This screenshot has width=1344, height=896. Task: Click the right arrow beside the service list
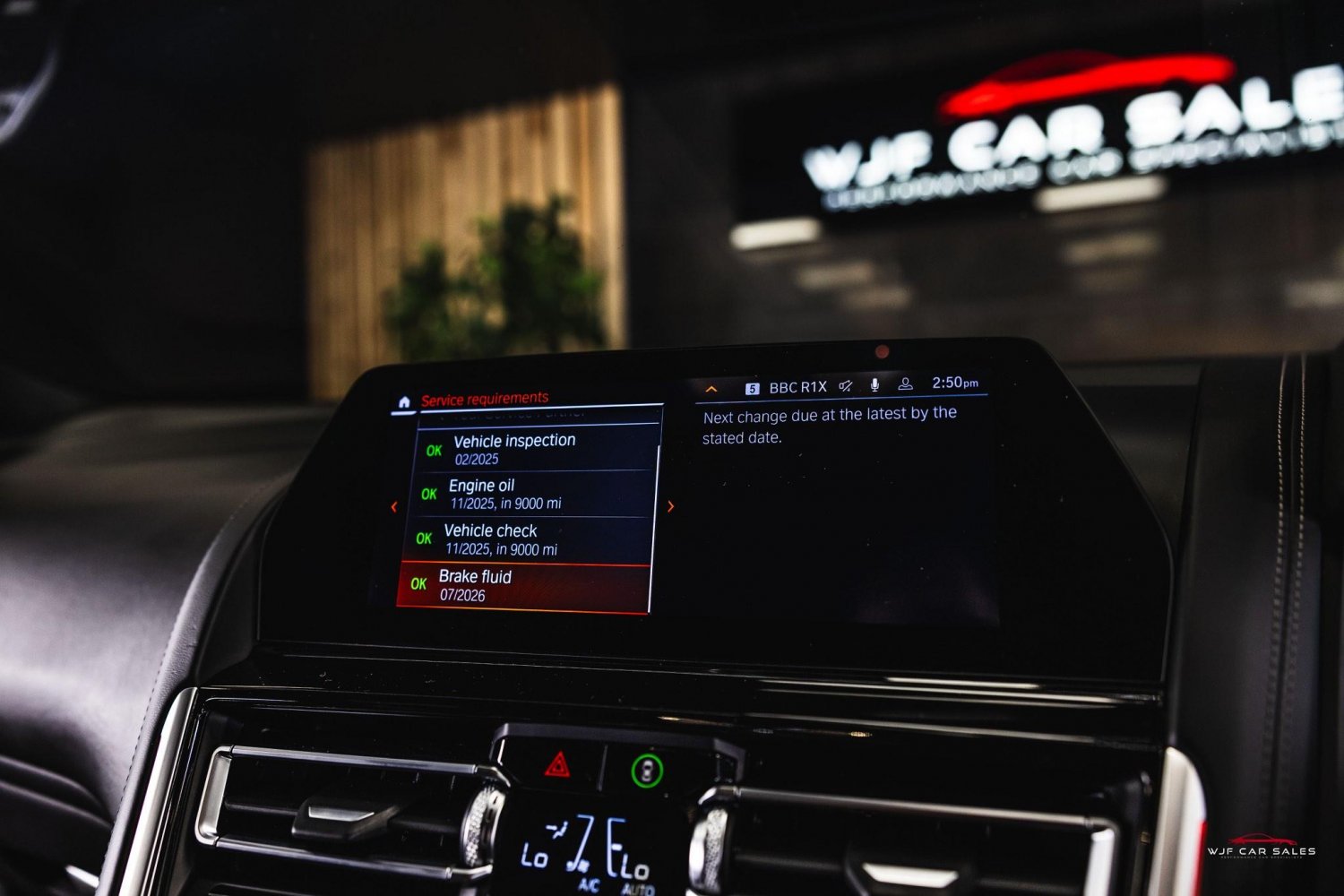(x=671, y=506)
